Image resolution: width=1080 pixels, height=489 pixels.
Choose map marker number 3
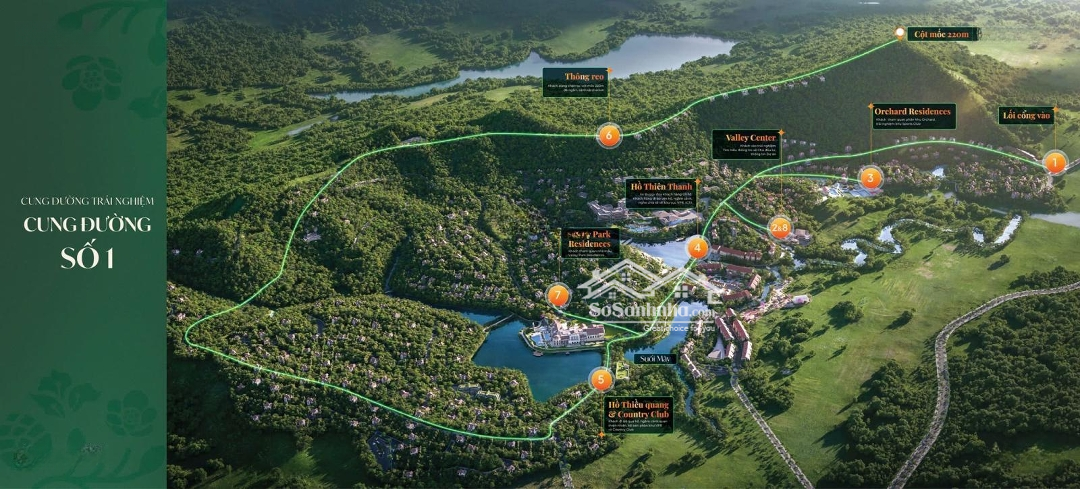click(x=871, y=179)
